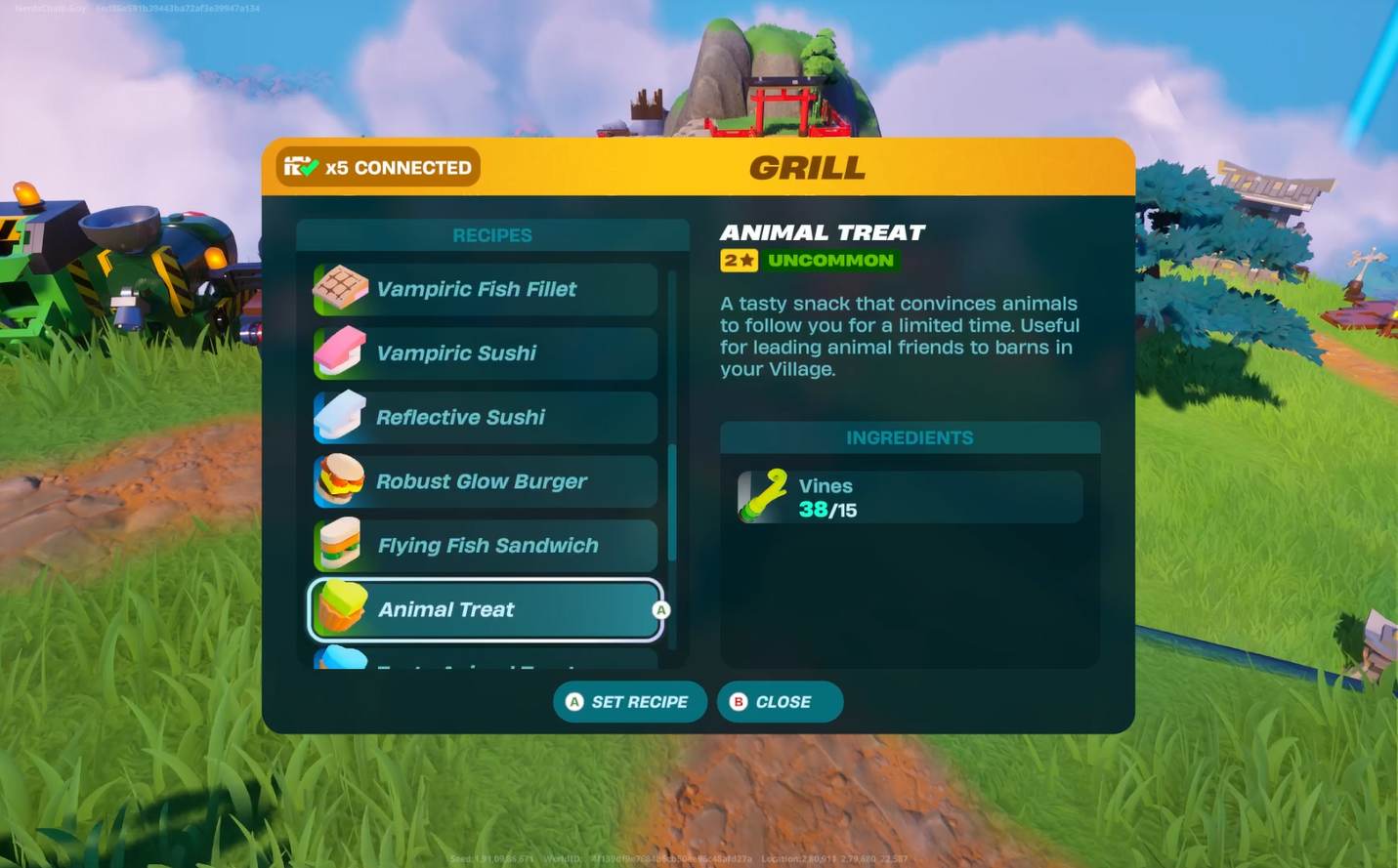Click the x5 Connected chest indicator
1398x868 pixels.
pos(378,167)
